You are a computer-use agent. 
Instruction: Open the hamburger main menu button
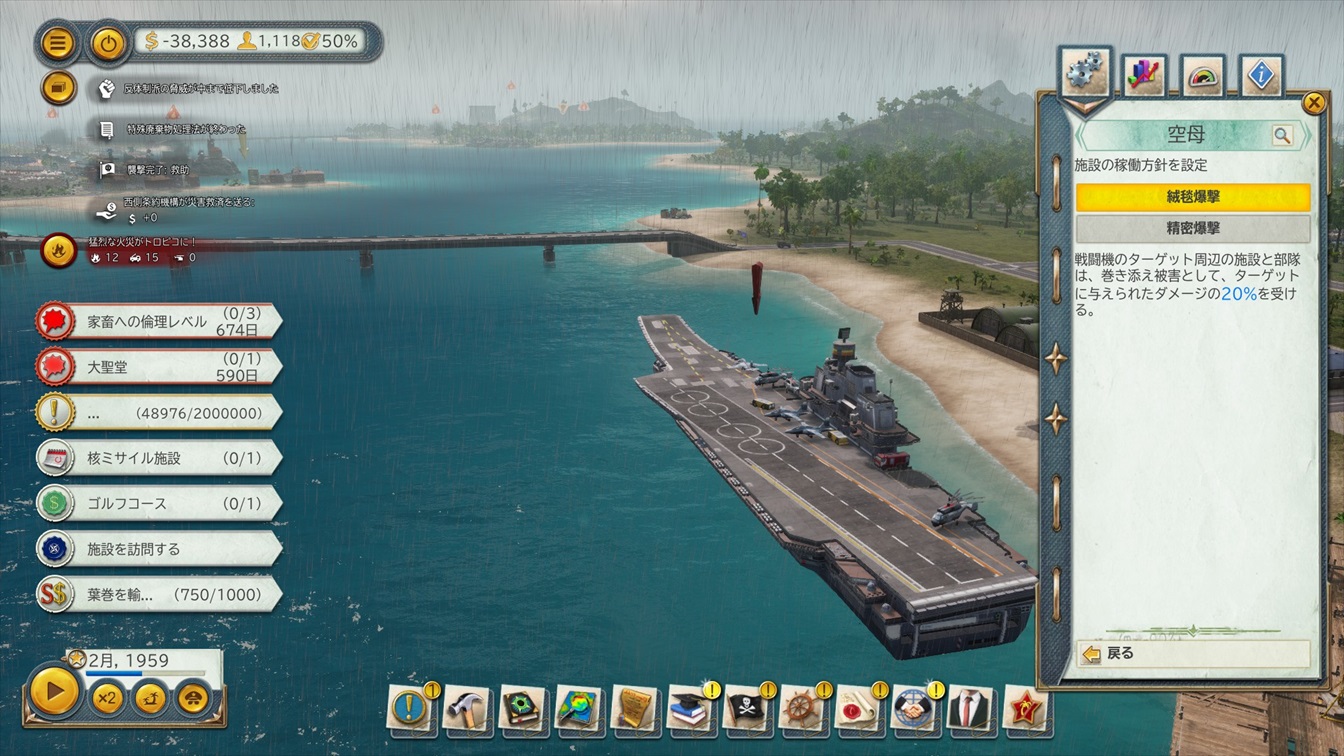point(58,43)
